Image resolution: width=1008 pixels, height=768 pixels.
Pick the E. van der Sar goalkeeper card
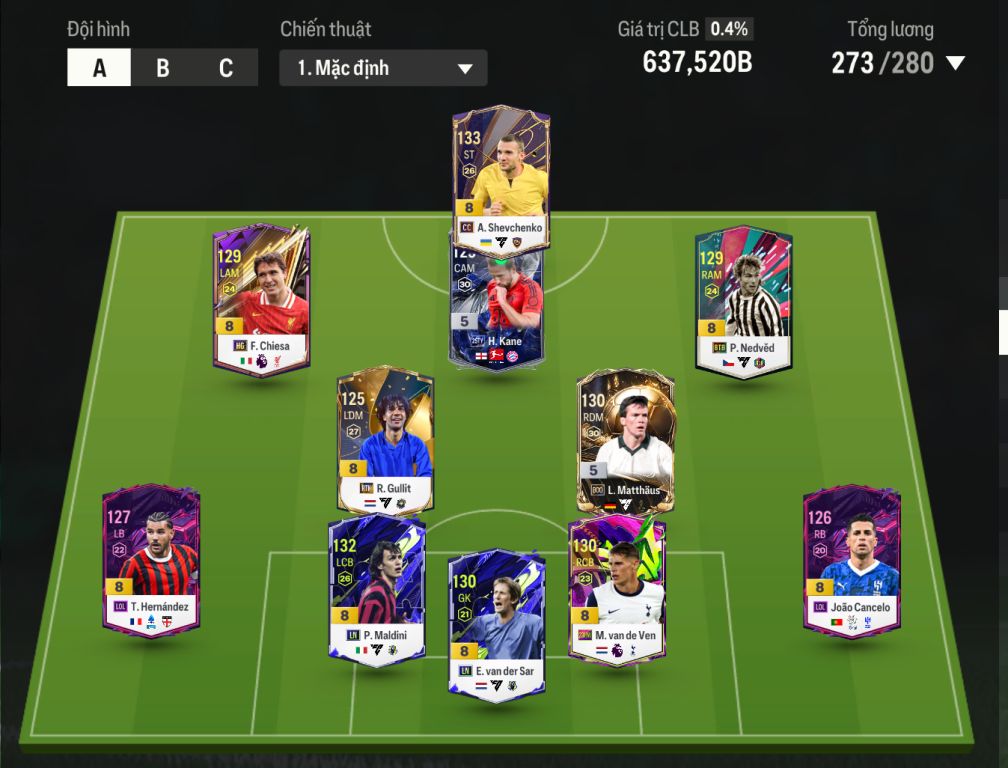tap(496, 625)
